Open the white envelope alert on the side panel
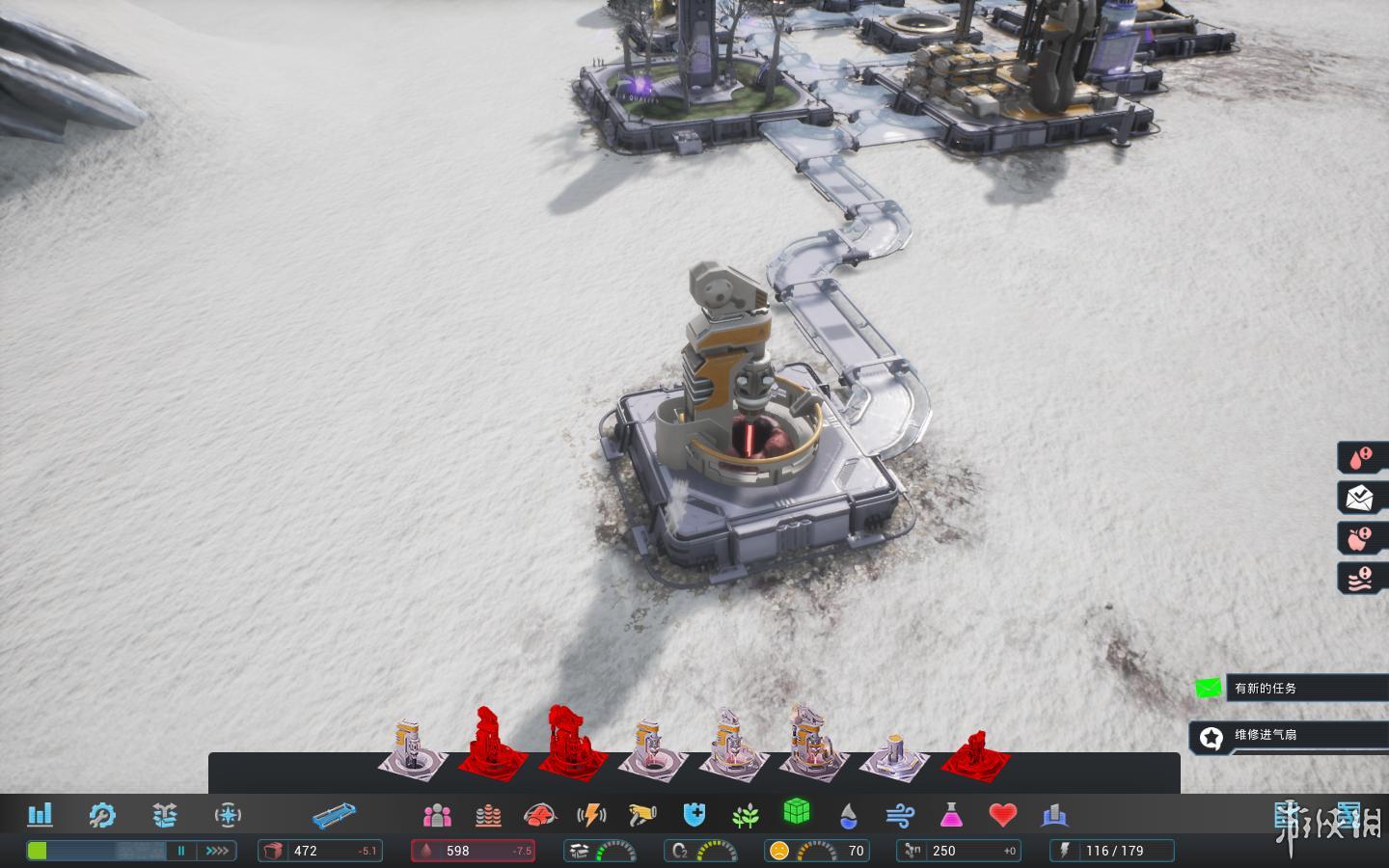 (1360, 498)
